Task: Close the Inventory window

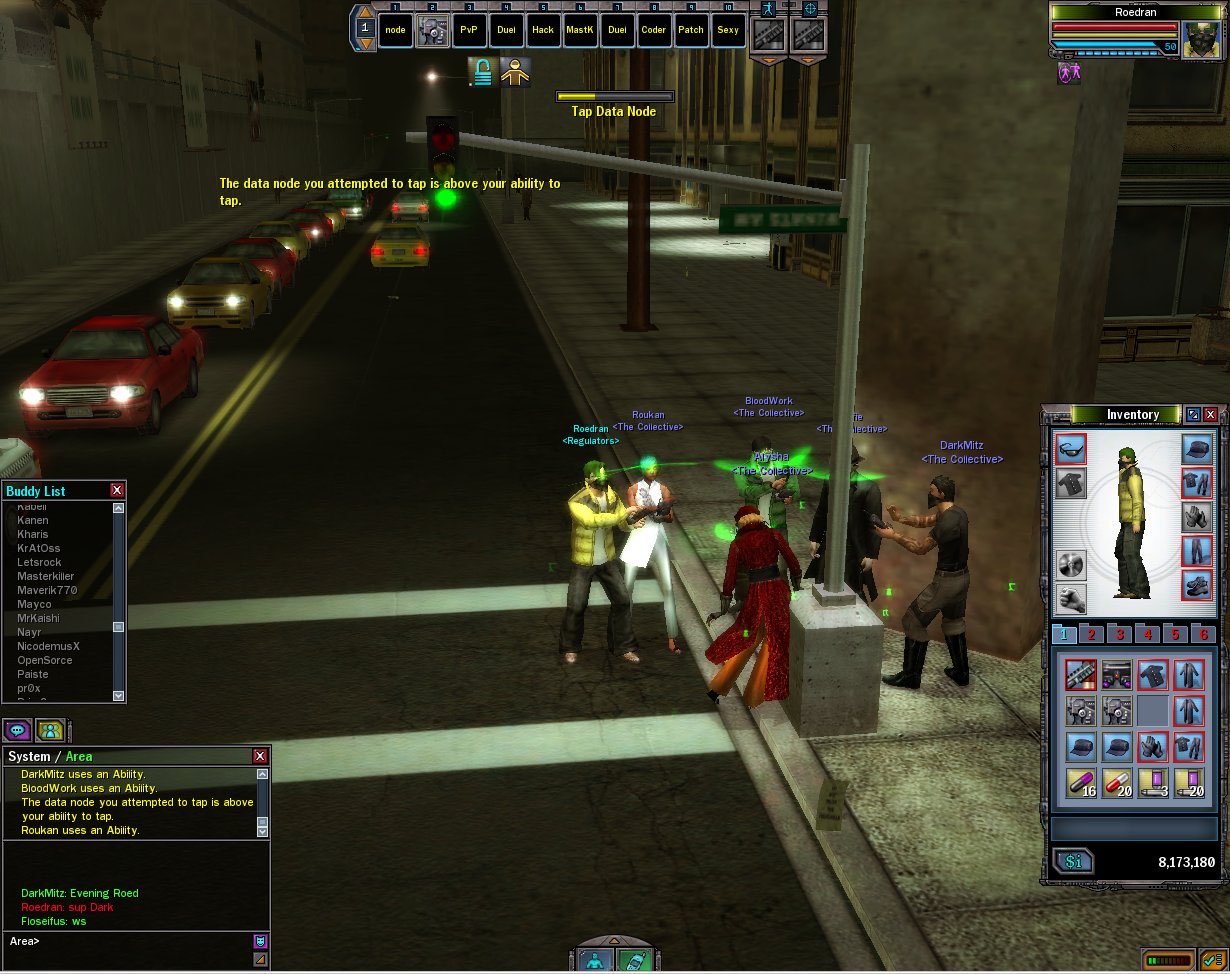Action: pyautogui.click(x=1211, y=415)
